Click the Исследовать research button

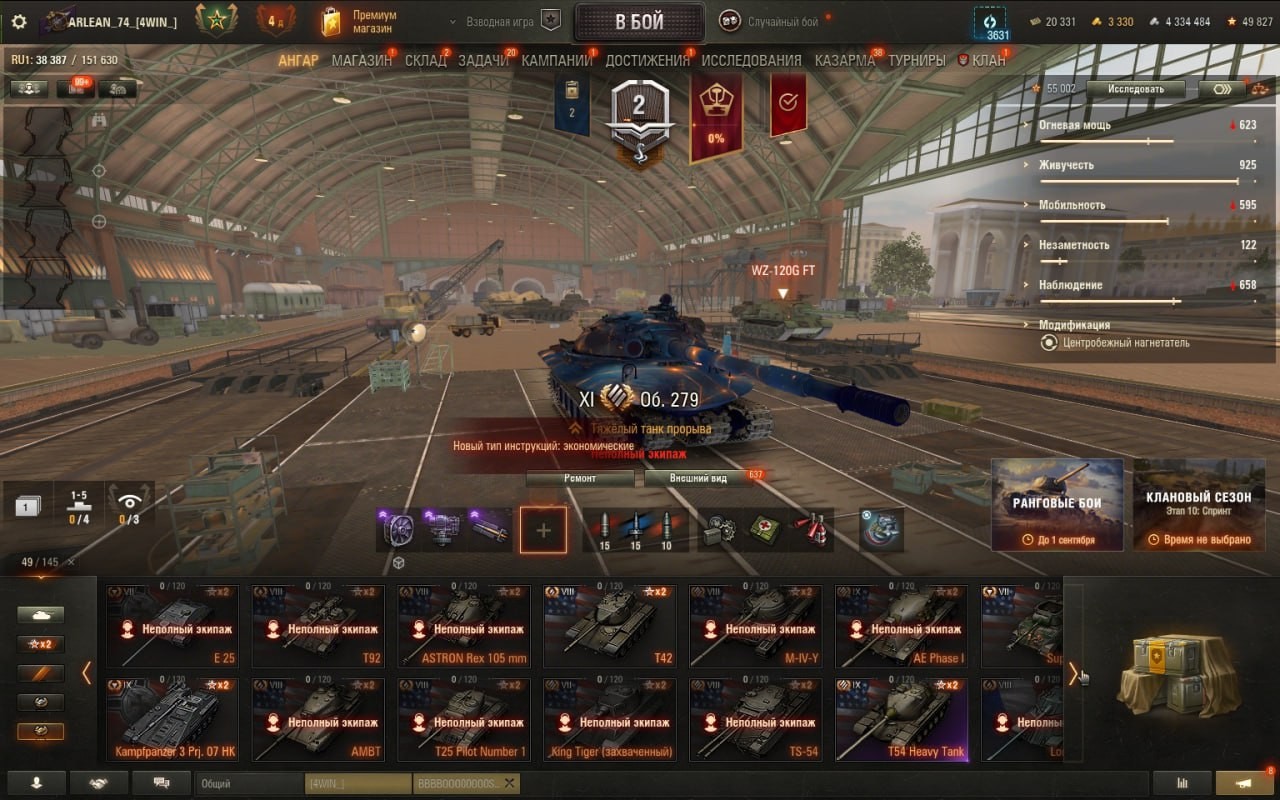[x=1135, y=89]
